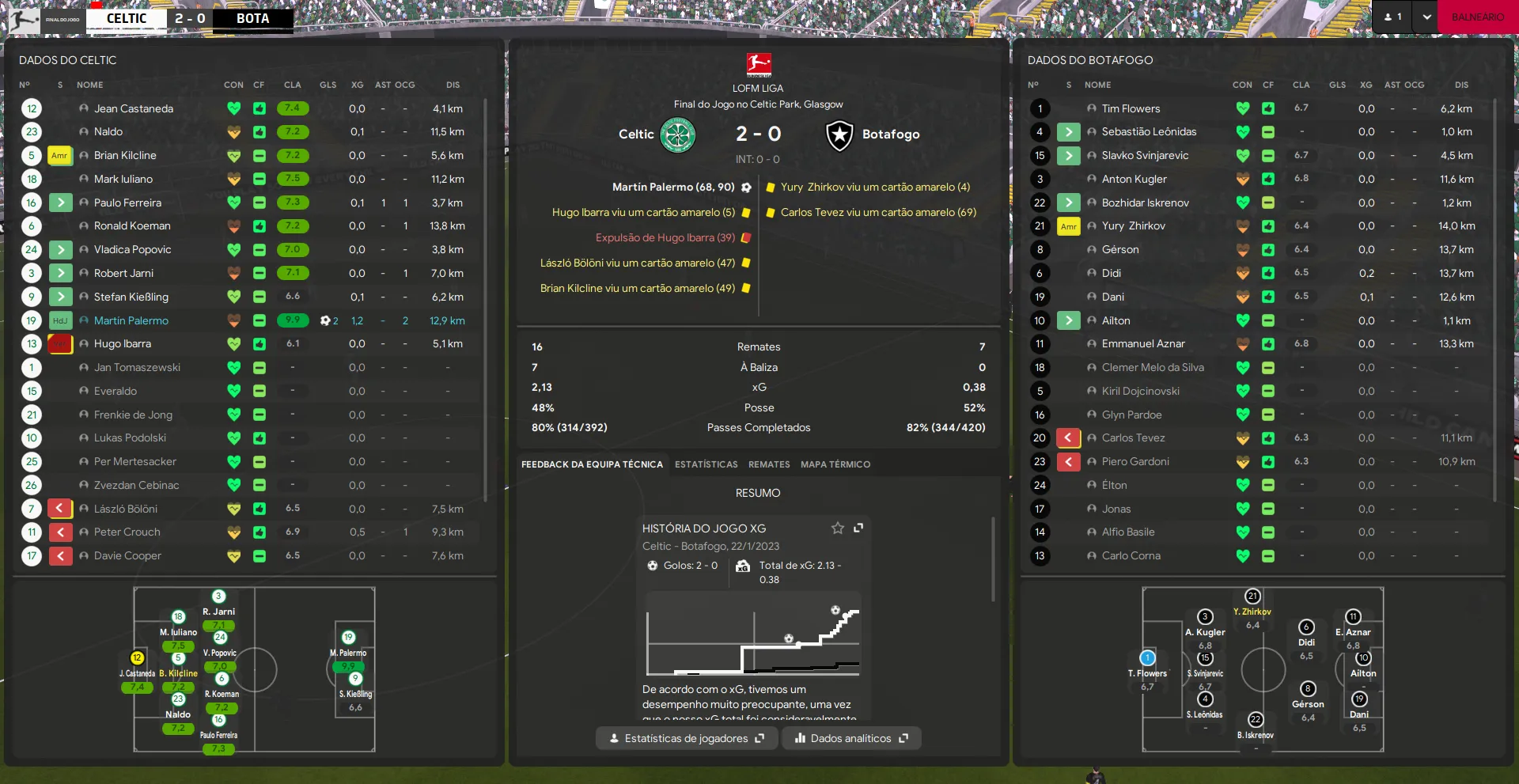The image size is (1519, 784).
Task: Favourite the História do Jogo xG panel
Action: (838, 528)
